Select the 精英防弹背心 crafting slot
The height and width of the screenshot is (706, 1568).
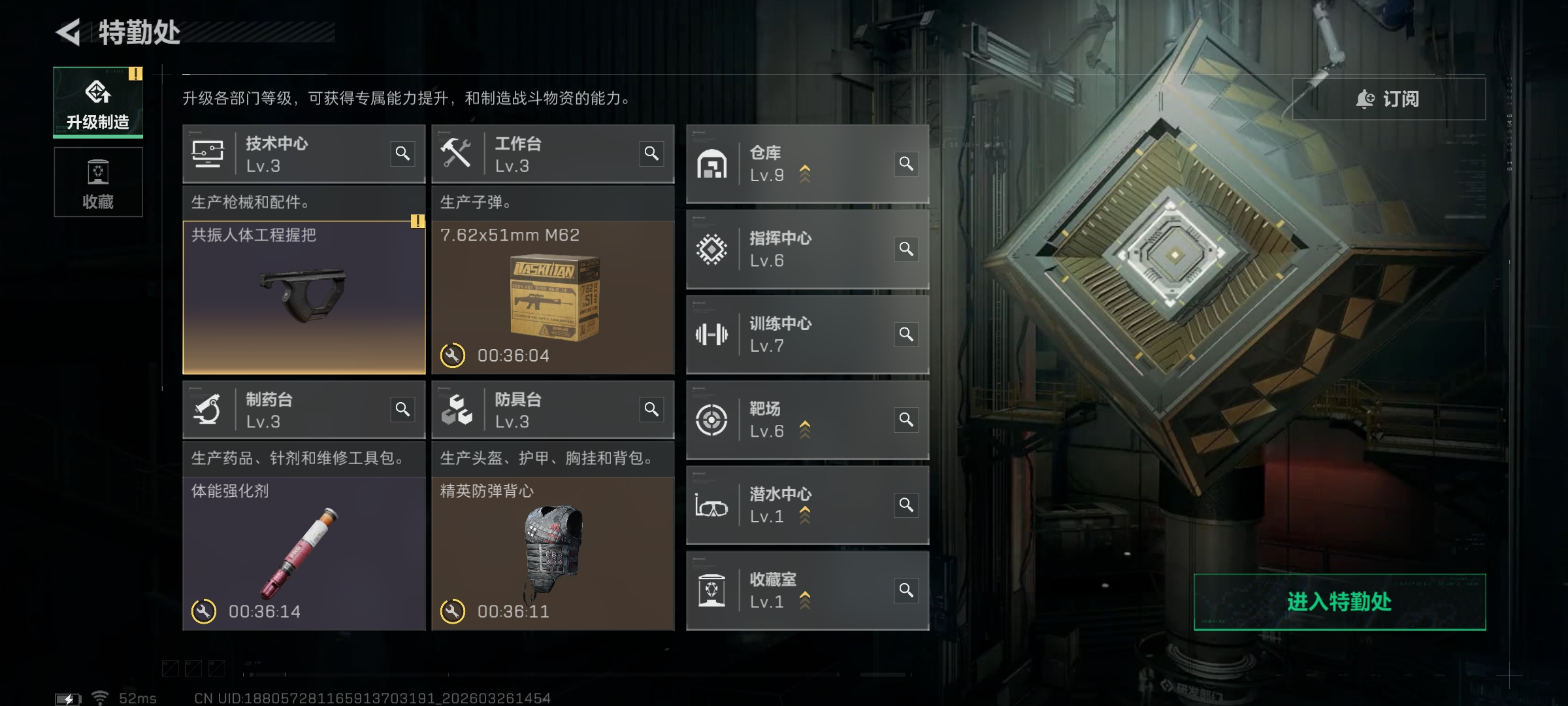coord(553,553)
